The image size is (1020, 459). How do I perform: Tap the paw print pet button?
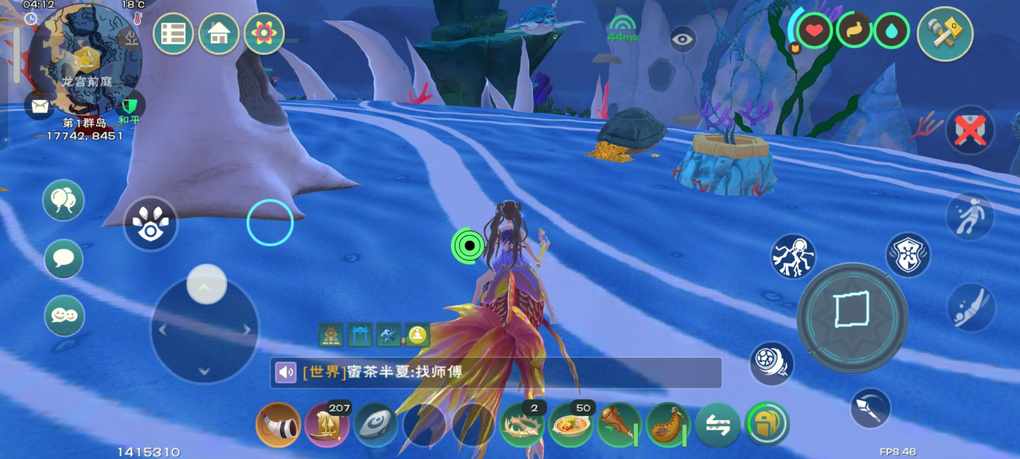151,225
